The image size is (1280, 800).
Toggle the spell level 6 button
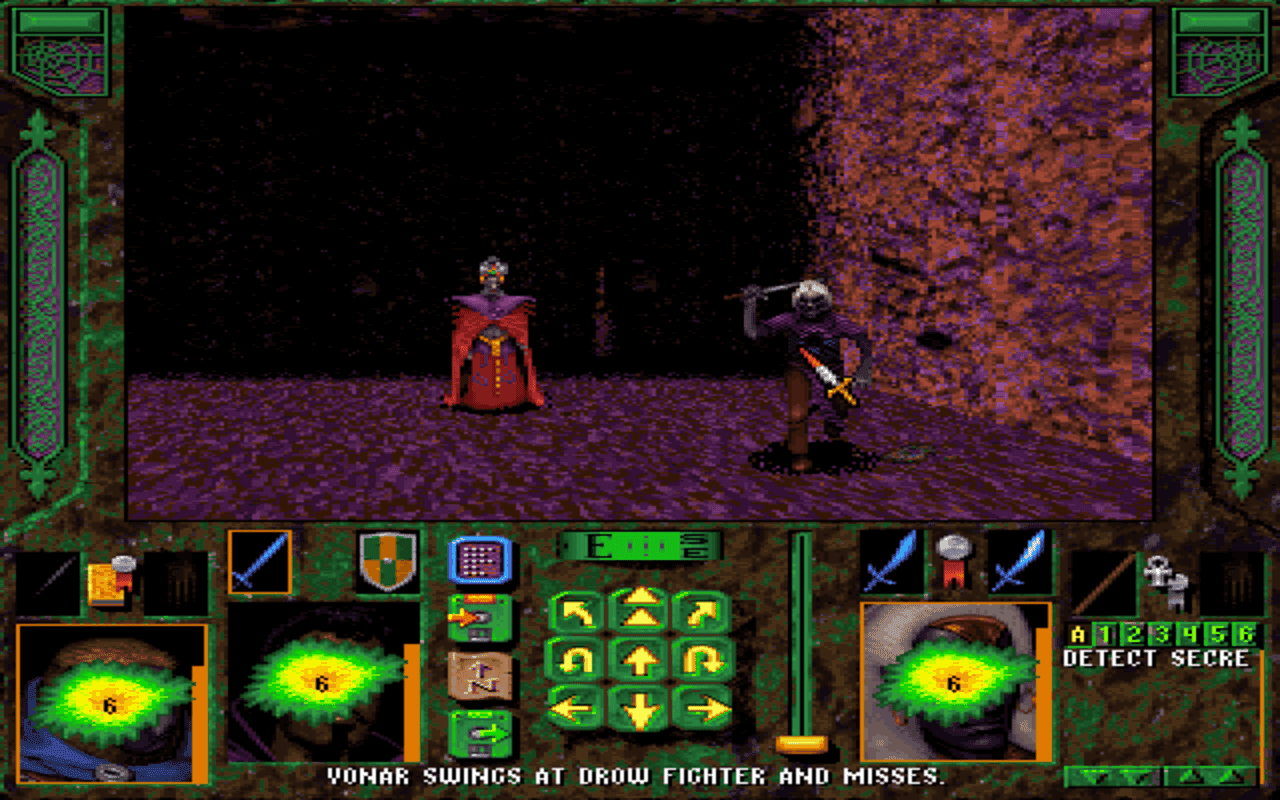tap(1242, 632)
